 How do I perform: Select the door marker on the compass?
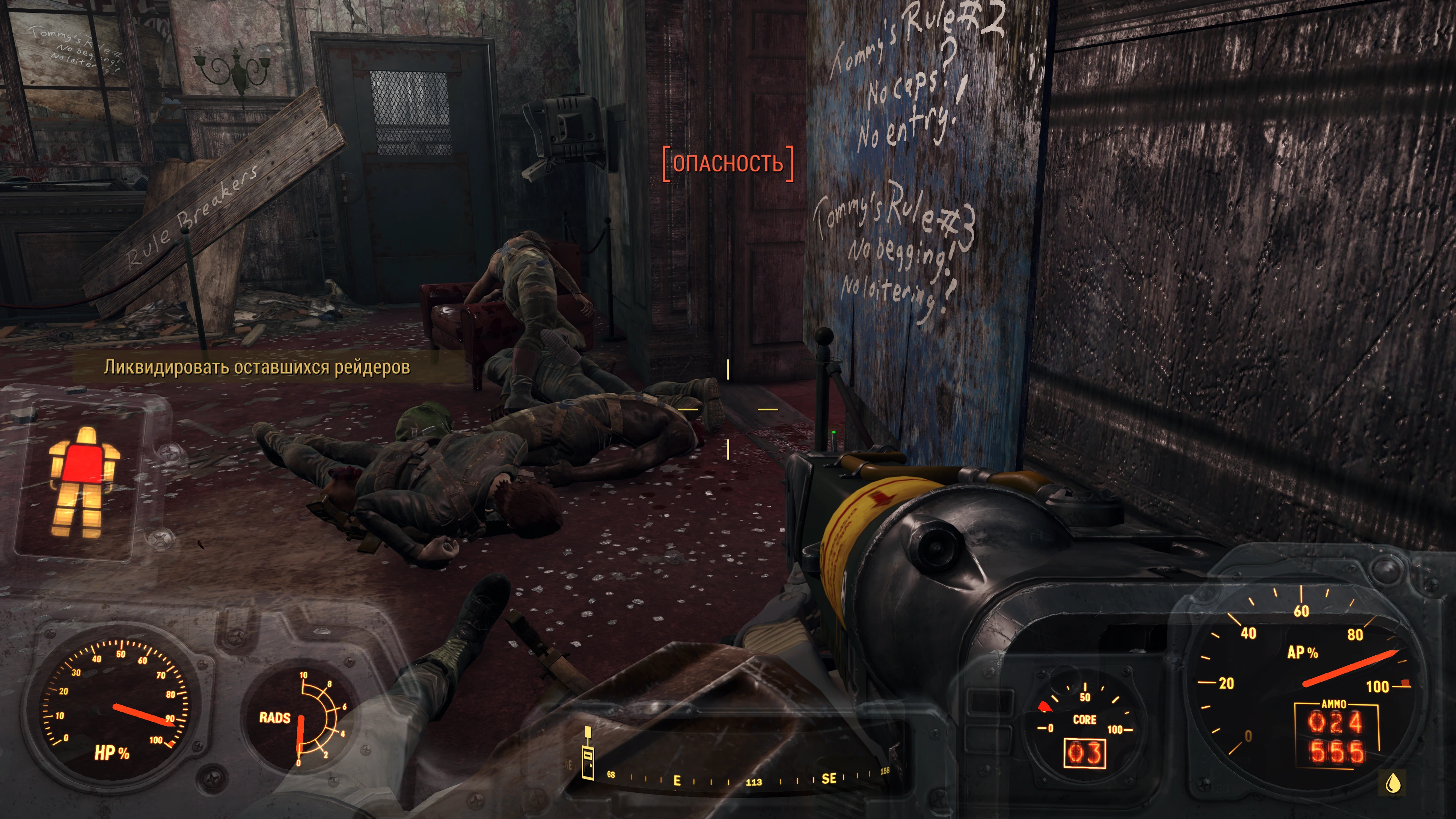tap(588, 754)
